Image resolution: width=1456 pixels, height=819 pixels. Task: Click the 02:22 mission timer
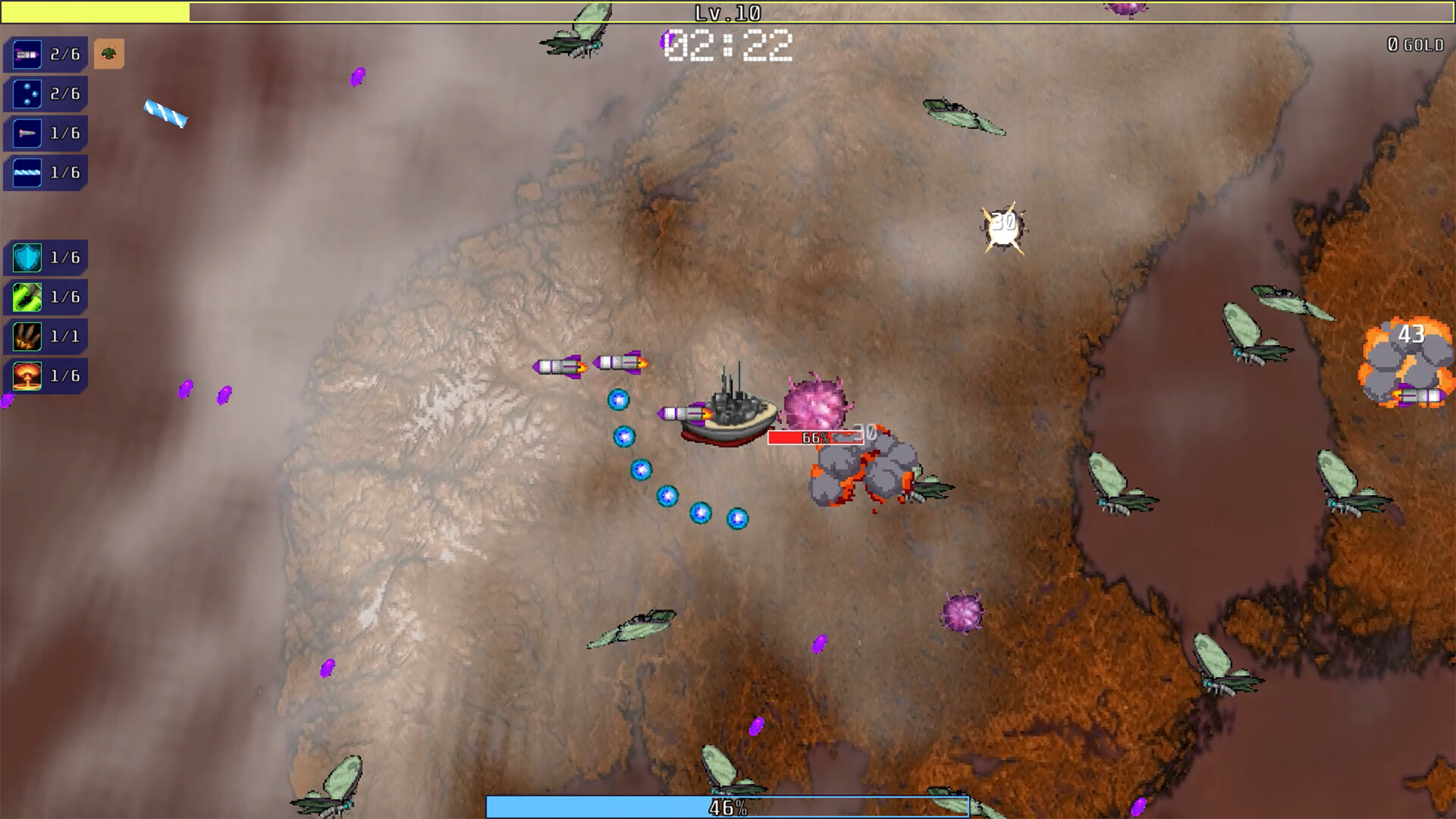pos(726,45)
